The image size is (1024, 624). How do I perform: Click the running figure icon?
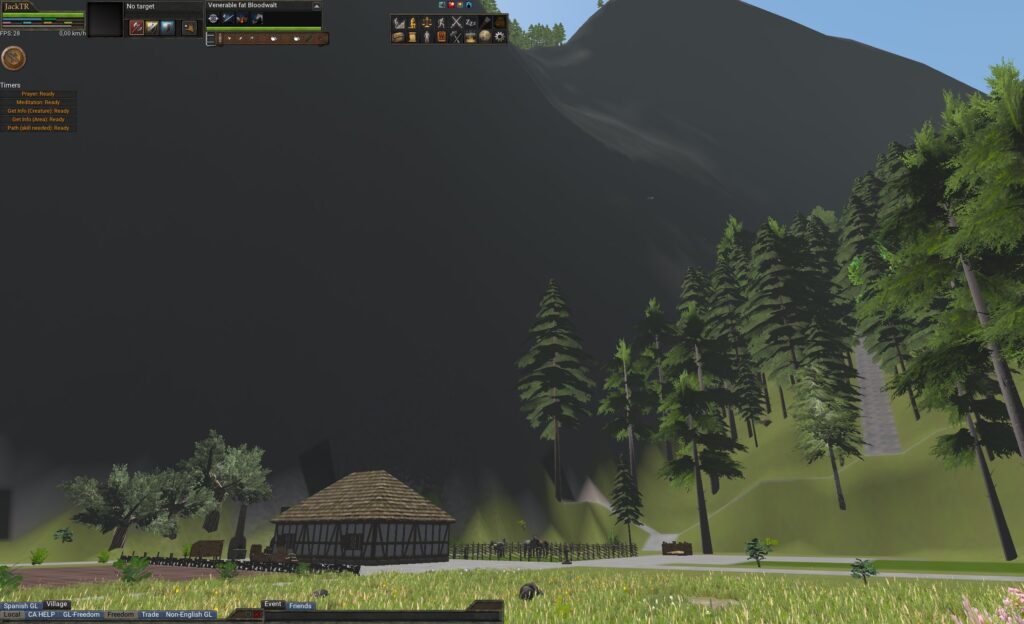(x=441, y=22)
